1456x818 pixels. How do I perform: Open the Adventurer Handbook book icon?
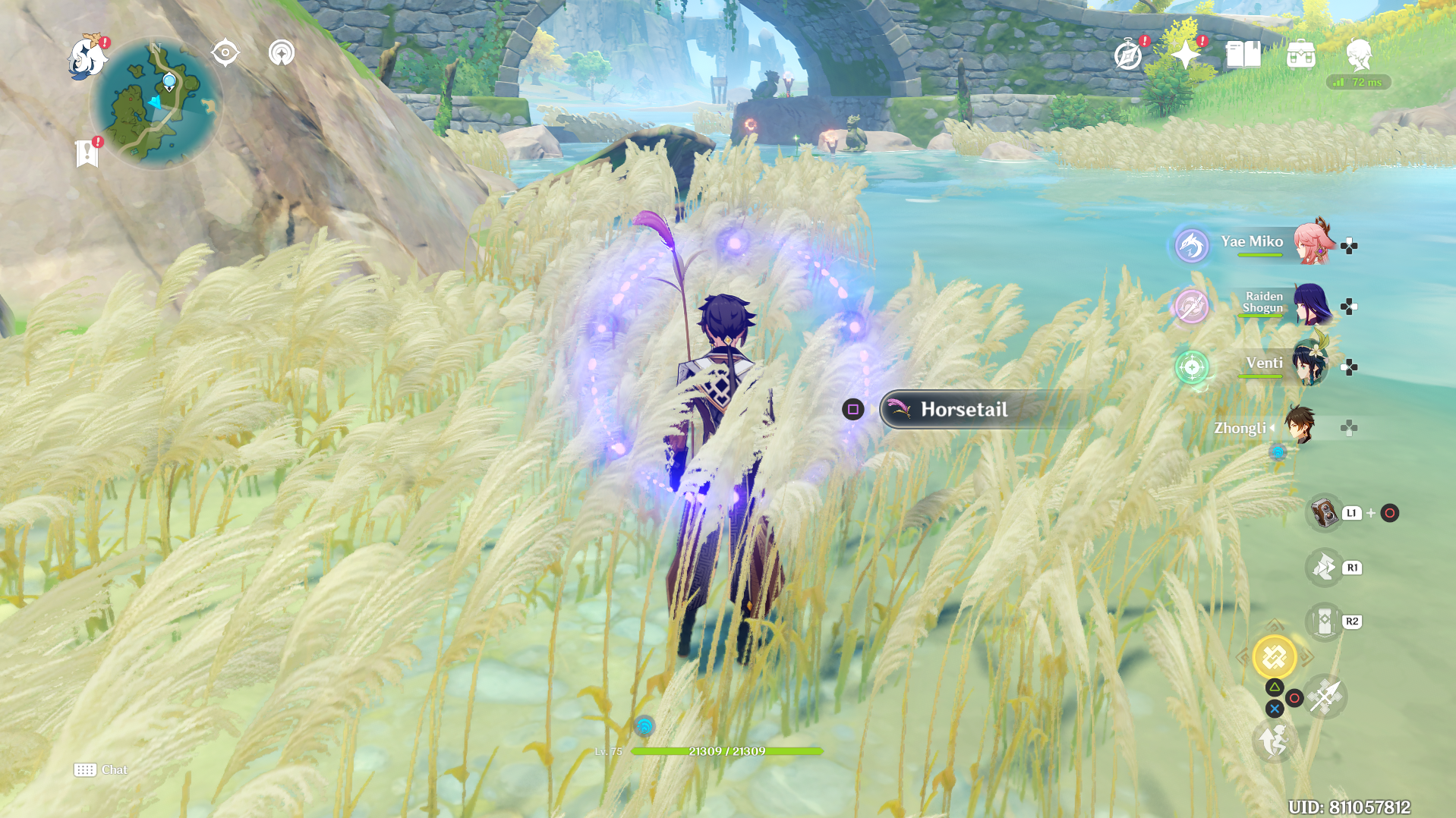(1243, 55)
